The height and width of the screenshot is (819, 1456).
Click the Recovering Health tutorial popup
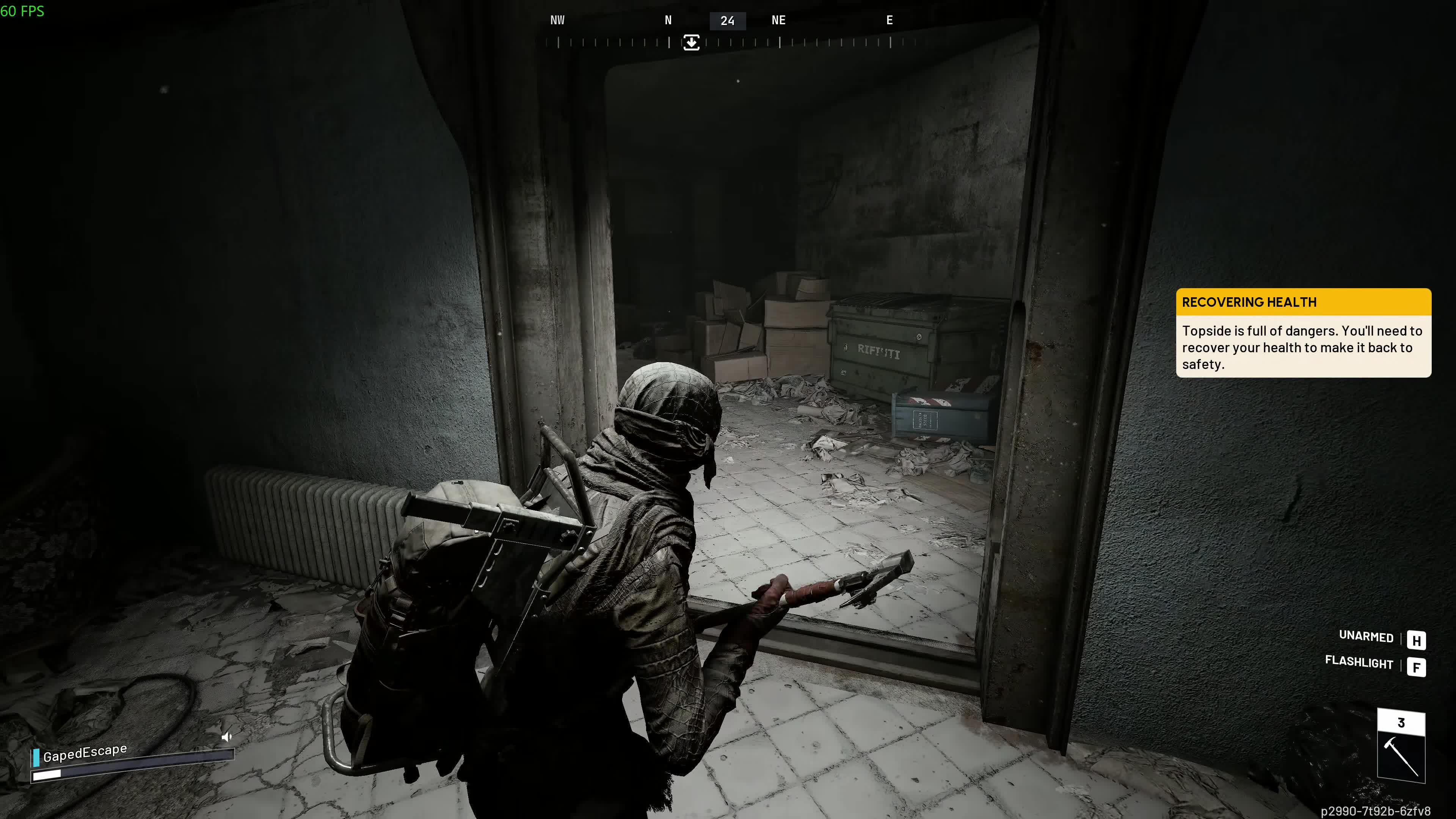(1303, 333)
